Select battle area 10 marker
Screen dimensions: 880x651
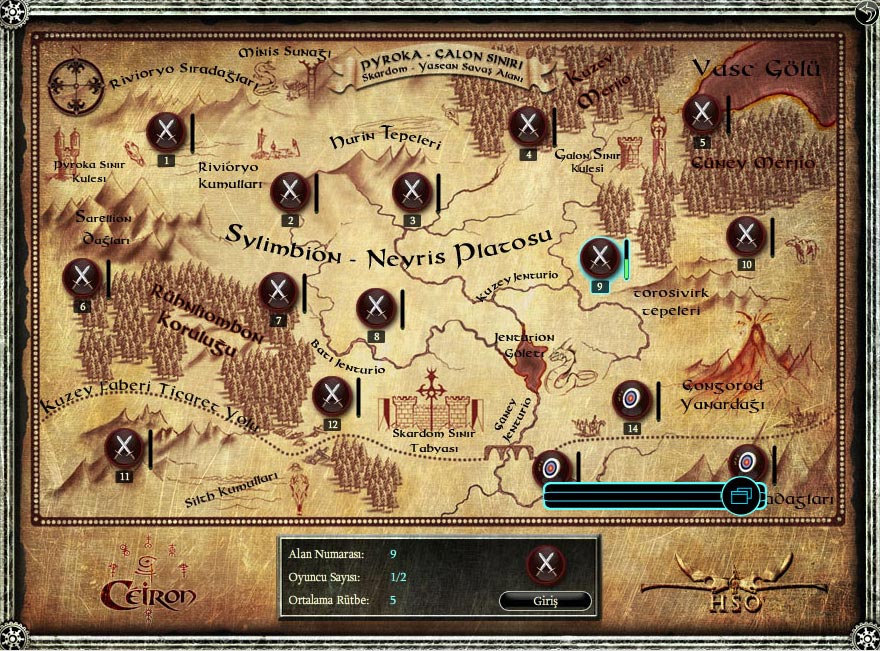click(x=746, y=236)
